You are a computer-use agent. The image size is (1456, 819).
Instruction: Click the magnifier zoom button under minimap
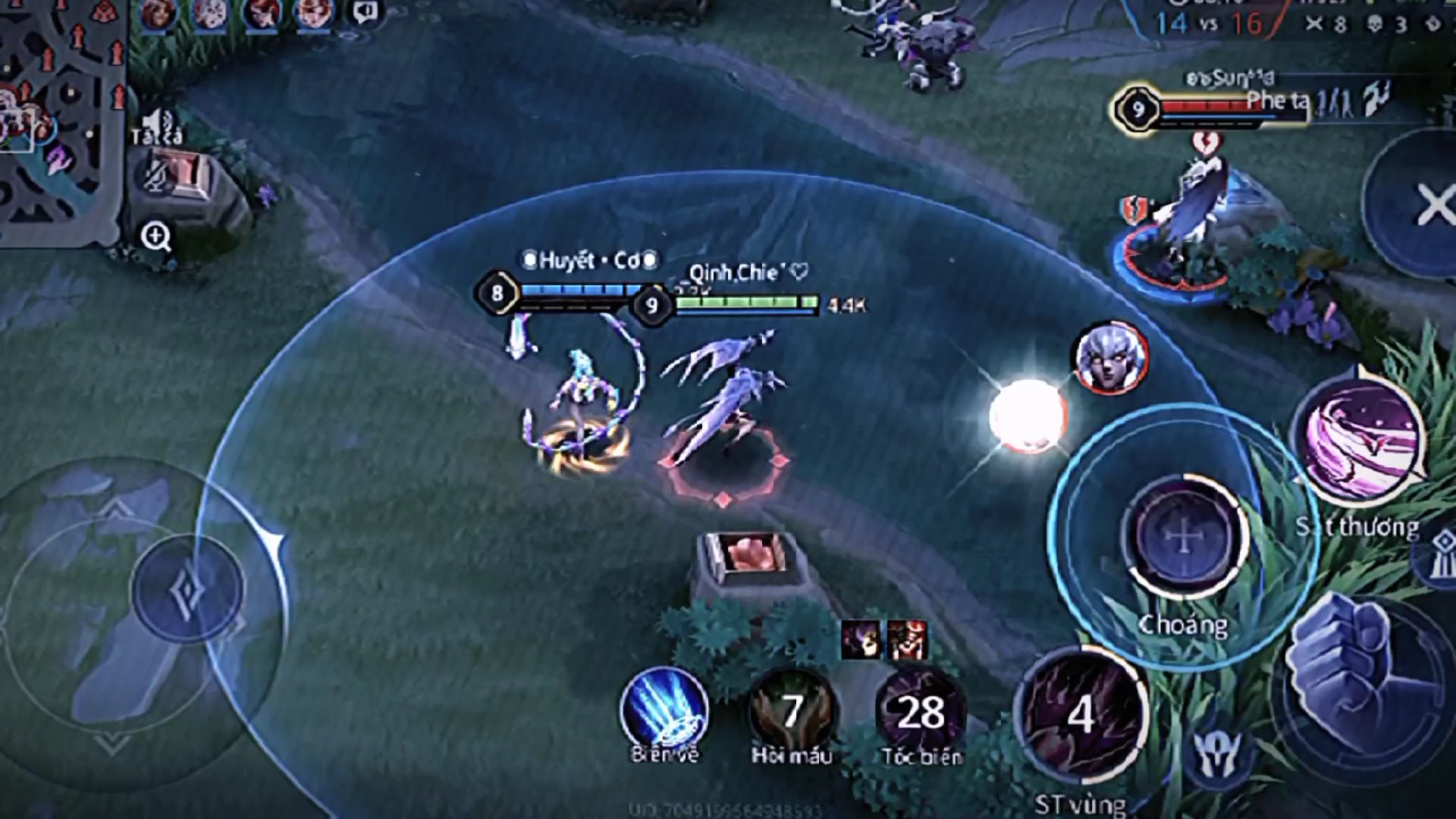(x=155, y=237)
